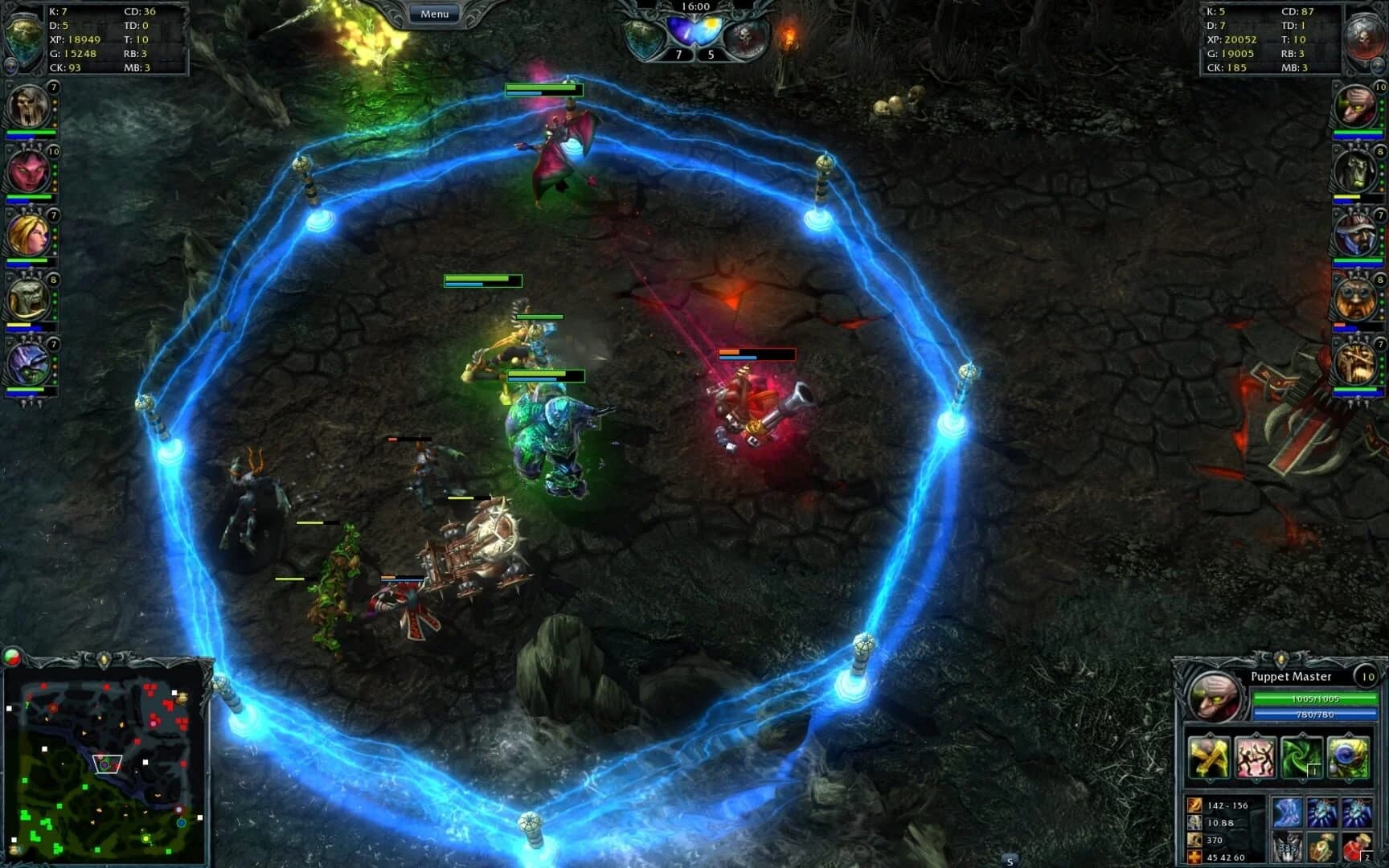
Task: Select the Legion team score shield emblem
Action: (643, 37)
